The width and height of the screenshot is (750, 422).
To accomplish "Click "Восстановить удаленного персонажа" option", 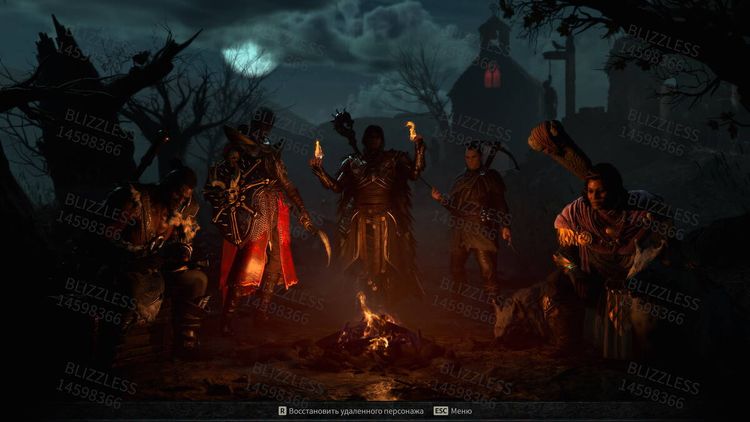I will 356,411.
